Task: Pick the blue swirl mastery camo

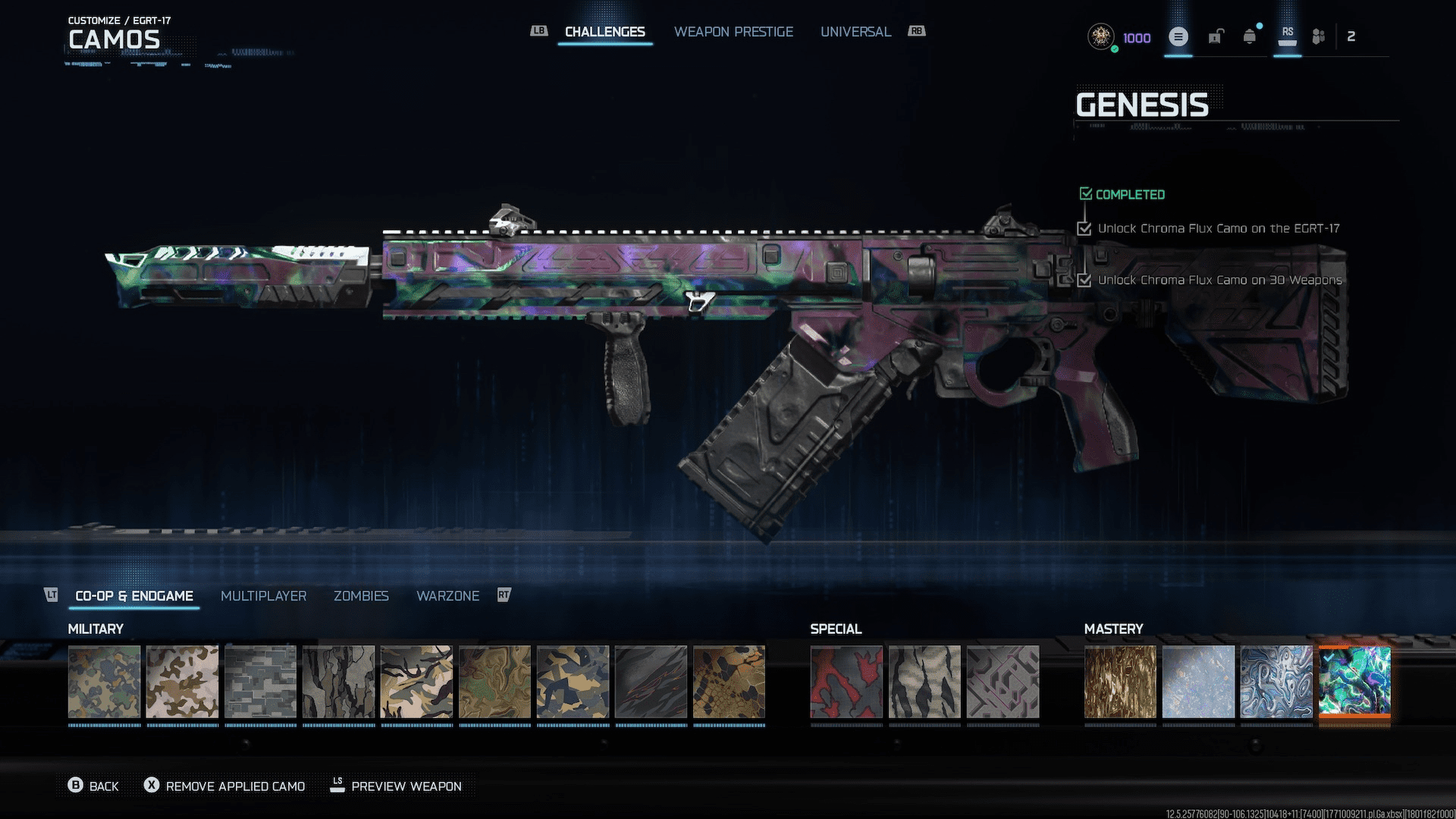Action: coord(1276,682)
